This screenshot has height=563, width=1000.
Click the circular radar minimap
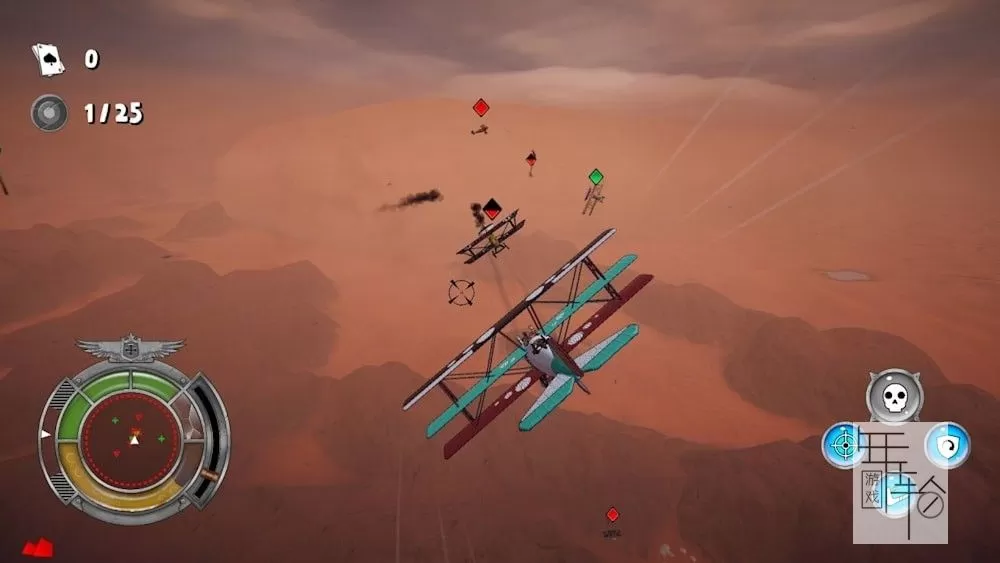[x=131, y=438]
